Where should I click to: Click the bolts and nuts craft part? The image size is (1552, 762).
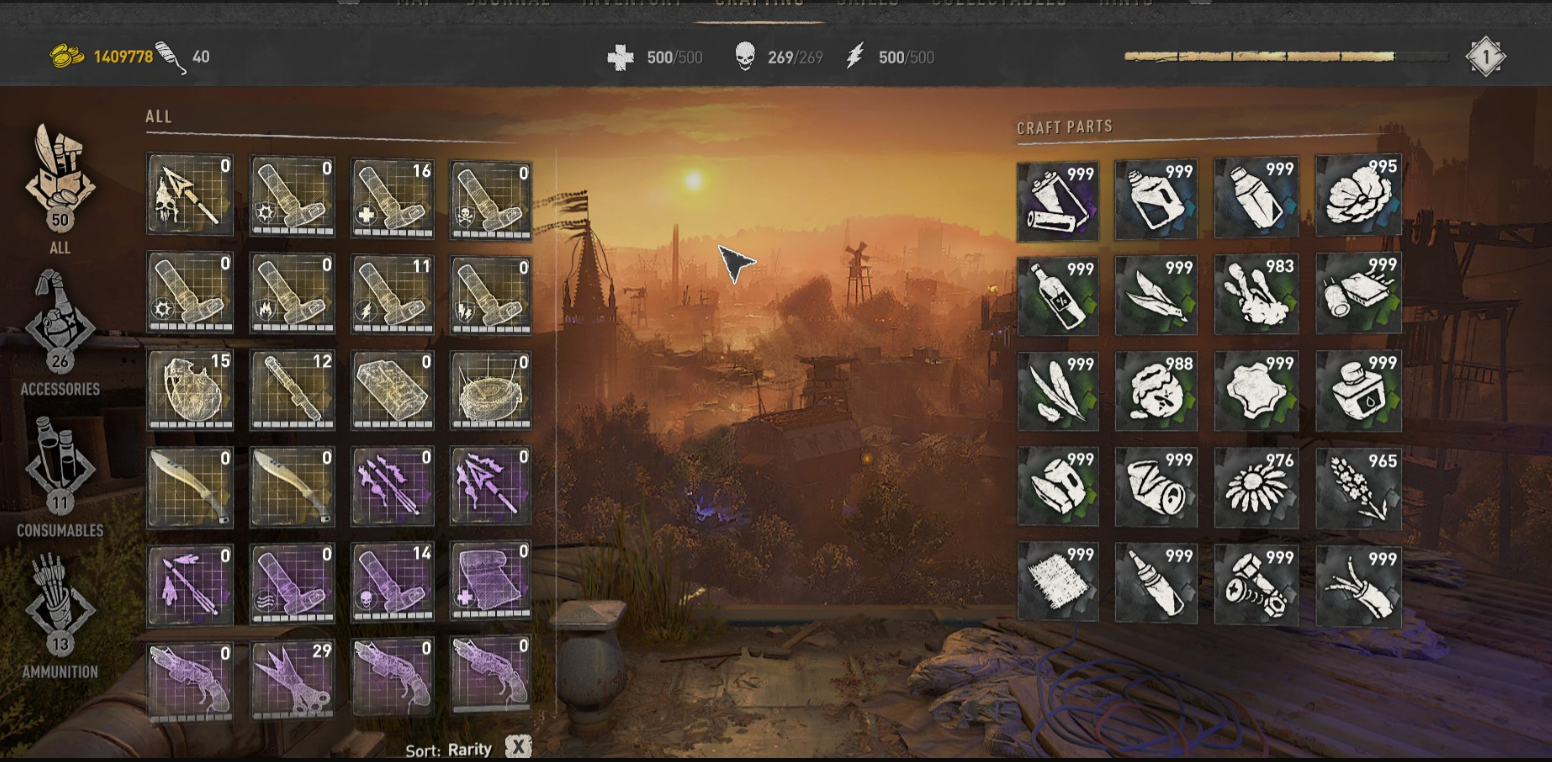click(1255, 585)
